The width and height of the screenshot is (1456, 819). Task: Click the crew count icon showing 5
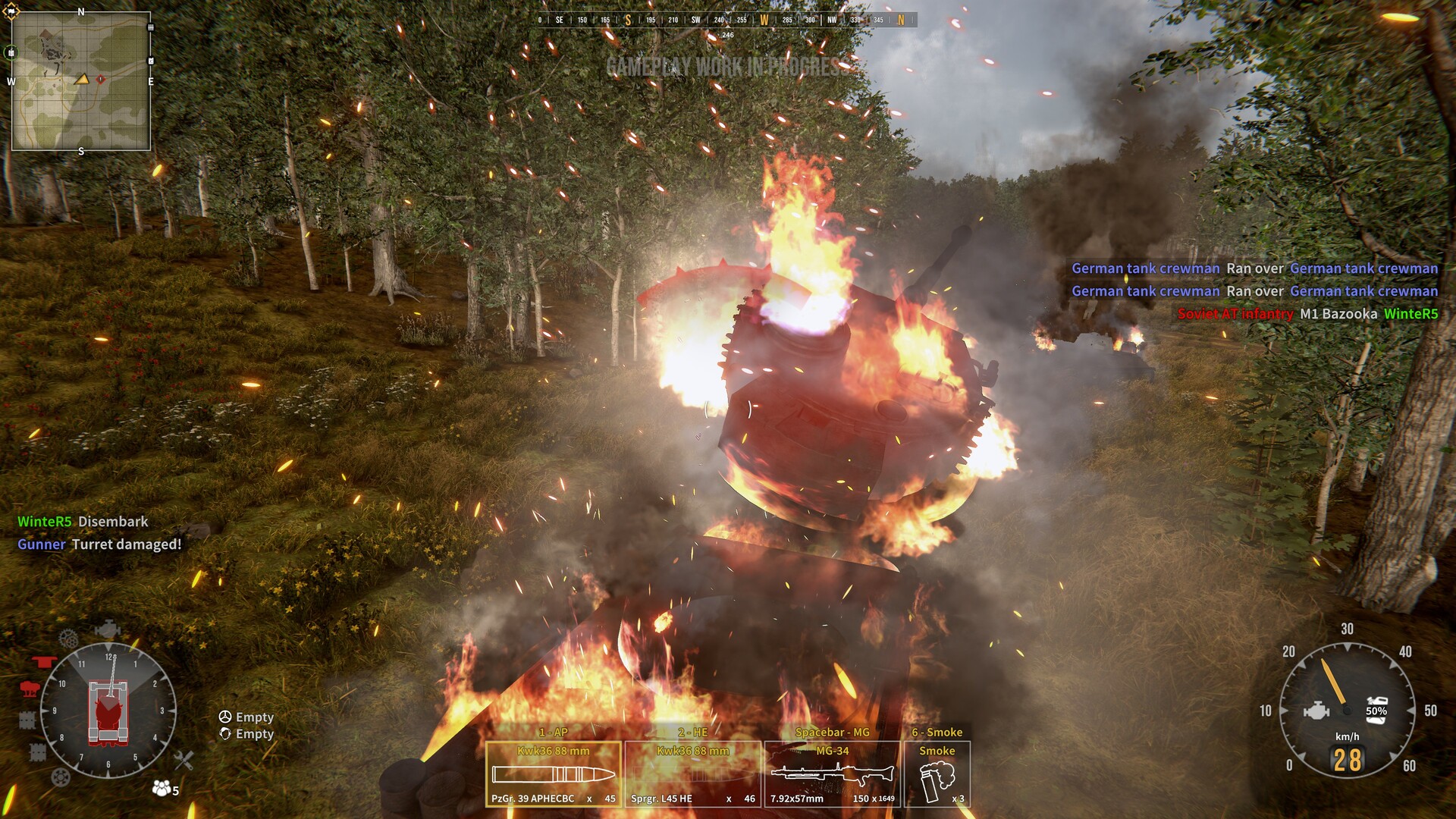[x=162, y=789]
